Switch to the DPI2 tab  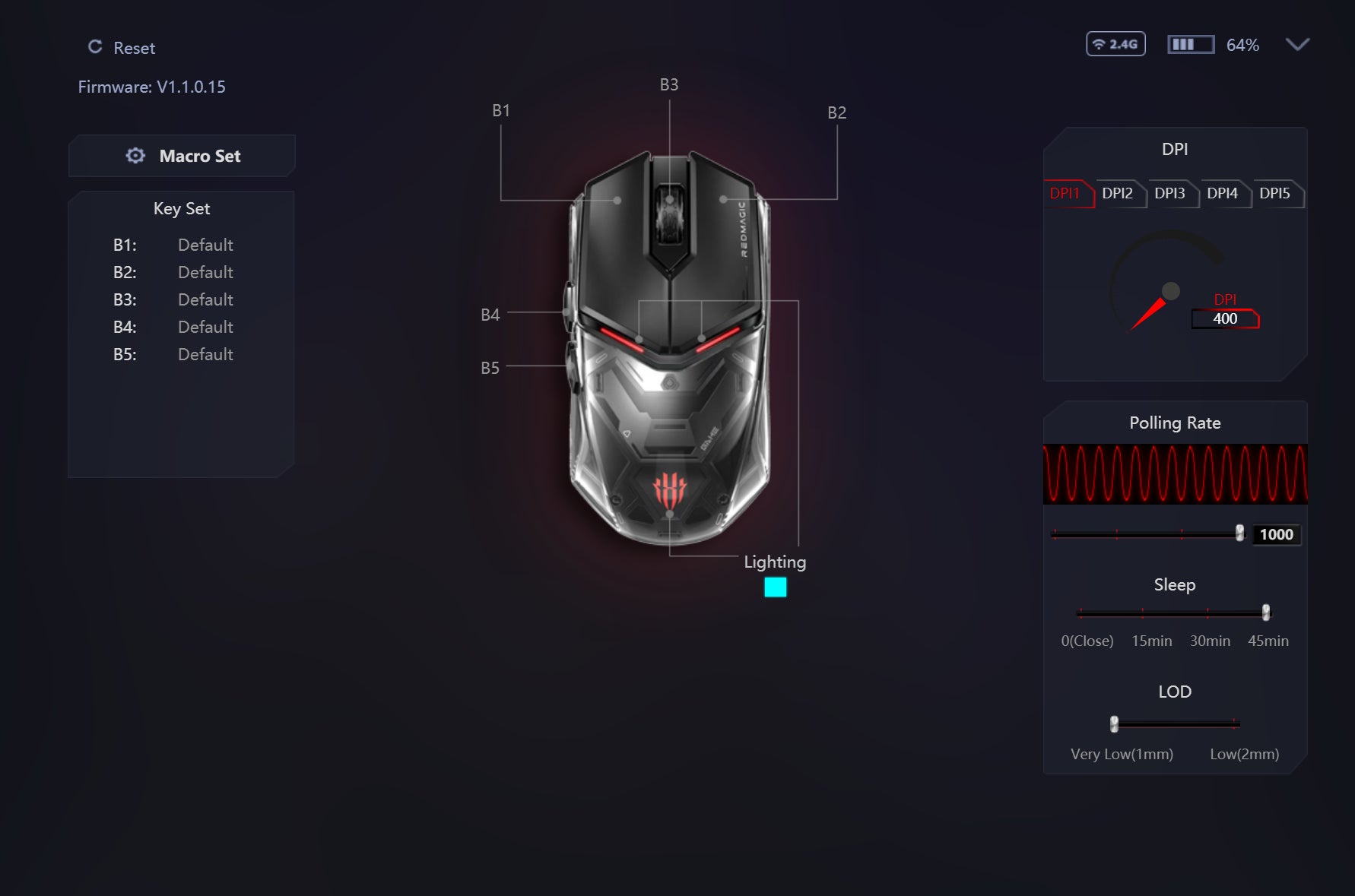1117,193
